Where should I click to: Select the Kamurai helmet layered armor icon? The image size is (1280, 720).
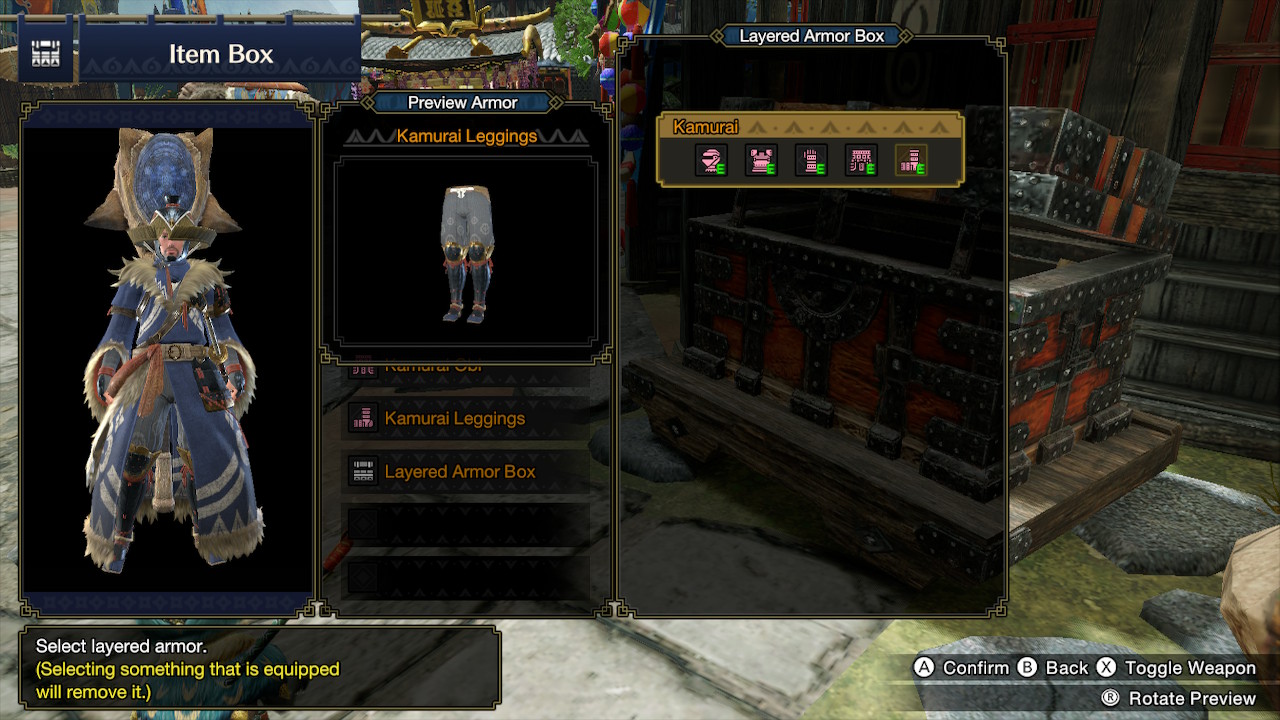[x=711, y=160]
